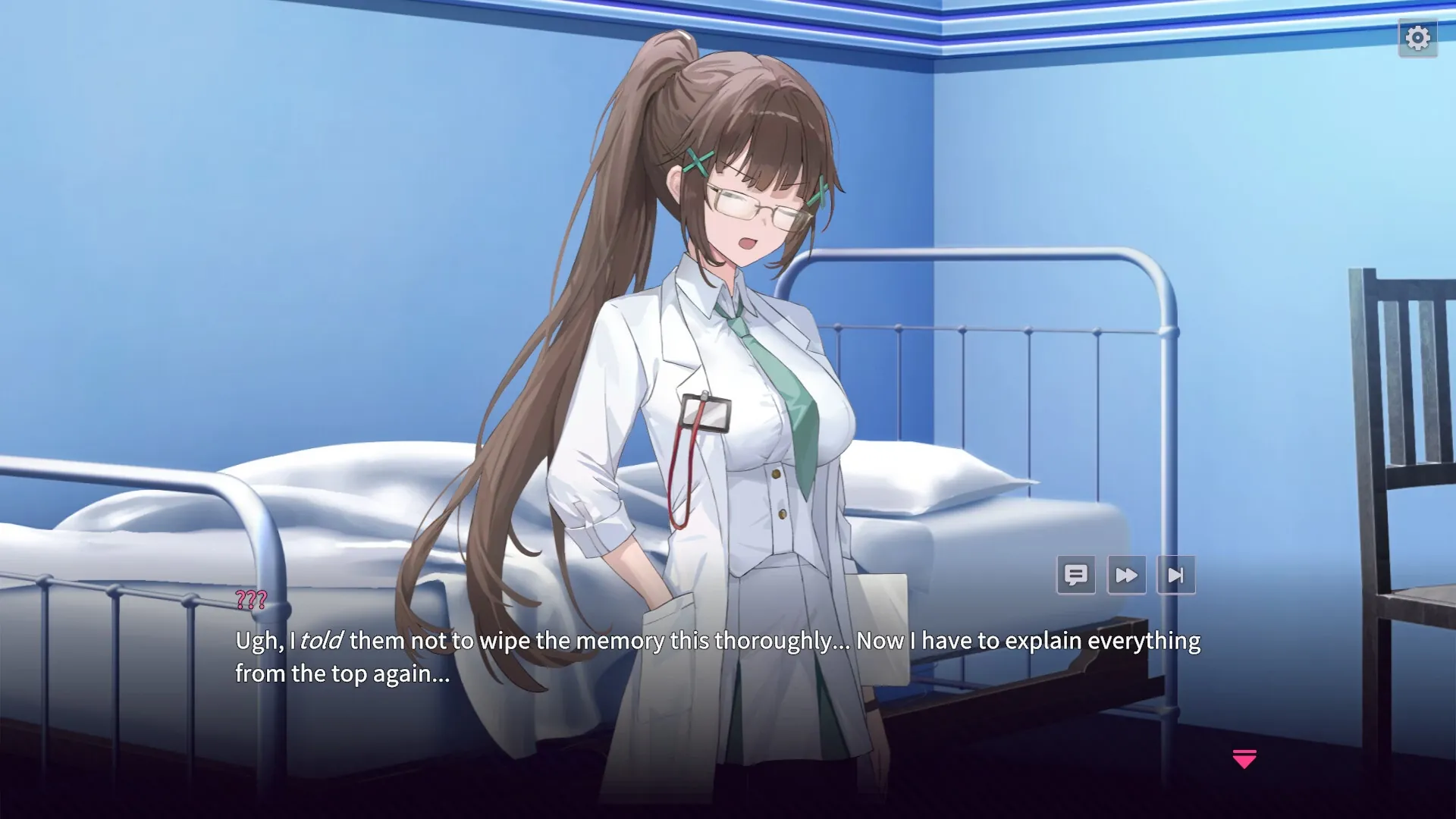Viewport: 1456px width, 819px height.
Task: Open settings via the top-right panel icon
Action: [x=1417, y=36]
